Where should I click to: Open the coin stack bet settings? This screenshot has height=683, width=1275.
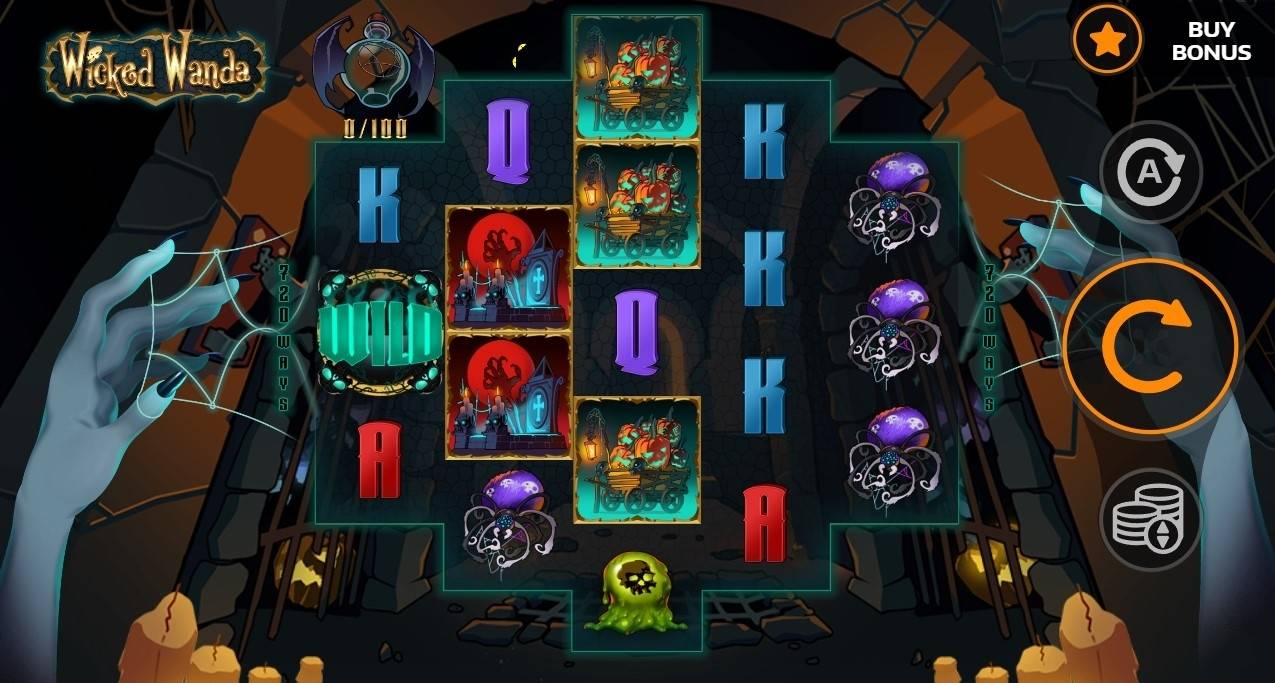pyautogui.click(x=1150, y=518)
